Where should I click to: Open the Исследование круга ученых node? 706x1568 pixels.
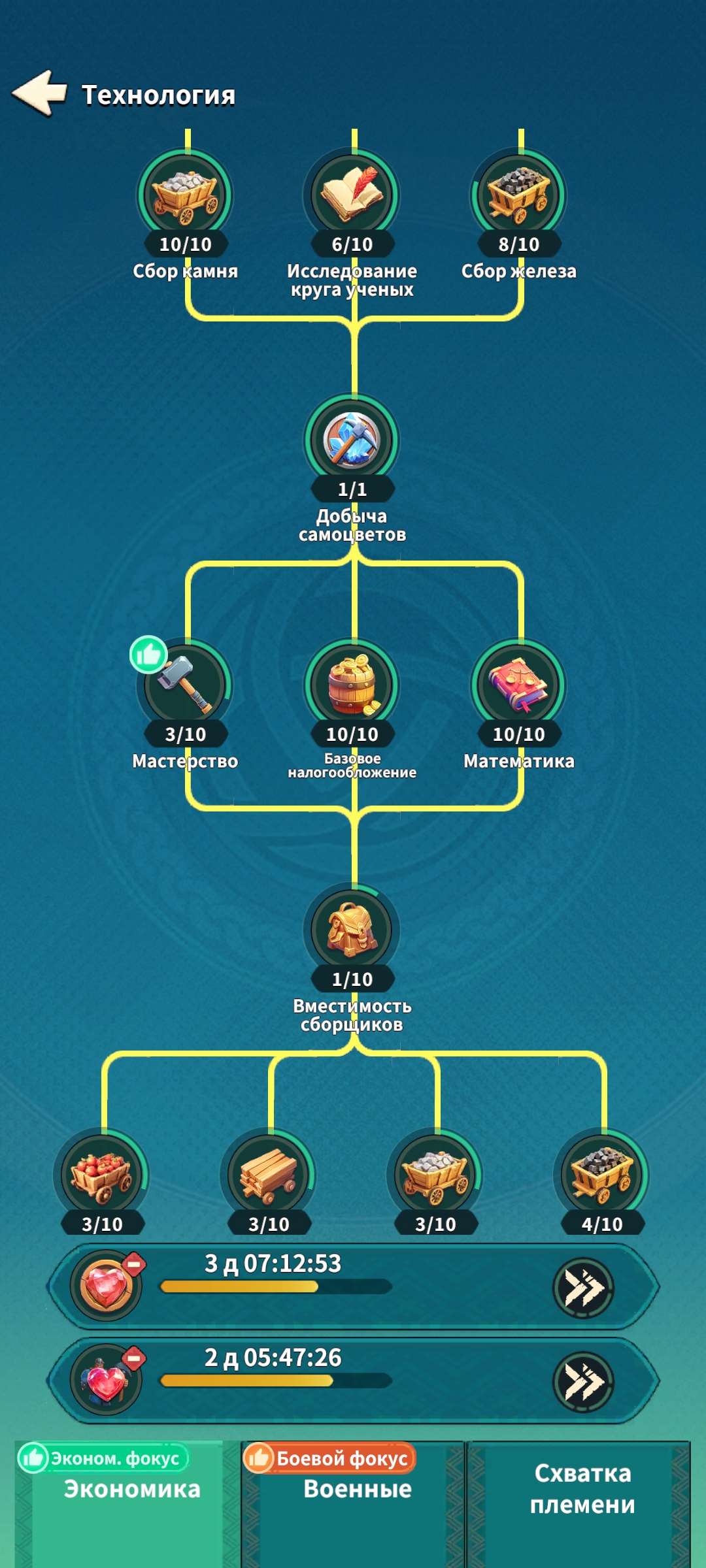pyautogui.click(x=352, y=196)
